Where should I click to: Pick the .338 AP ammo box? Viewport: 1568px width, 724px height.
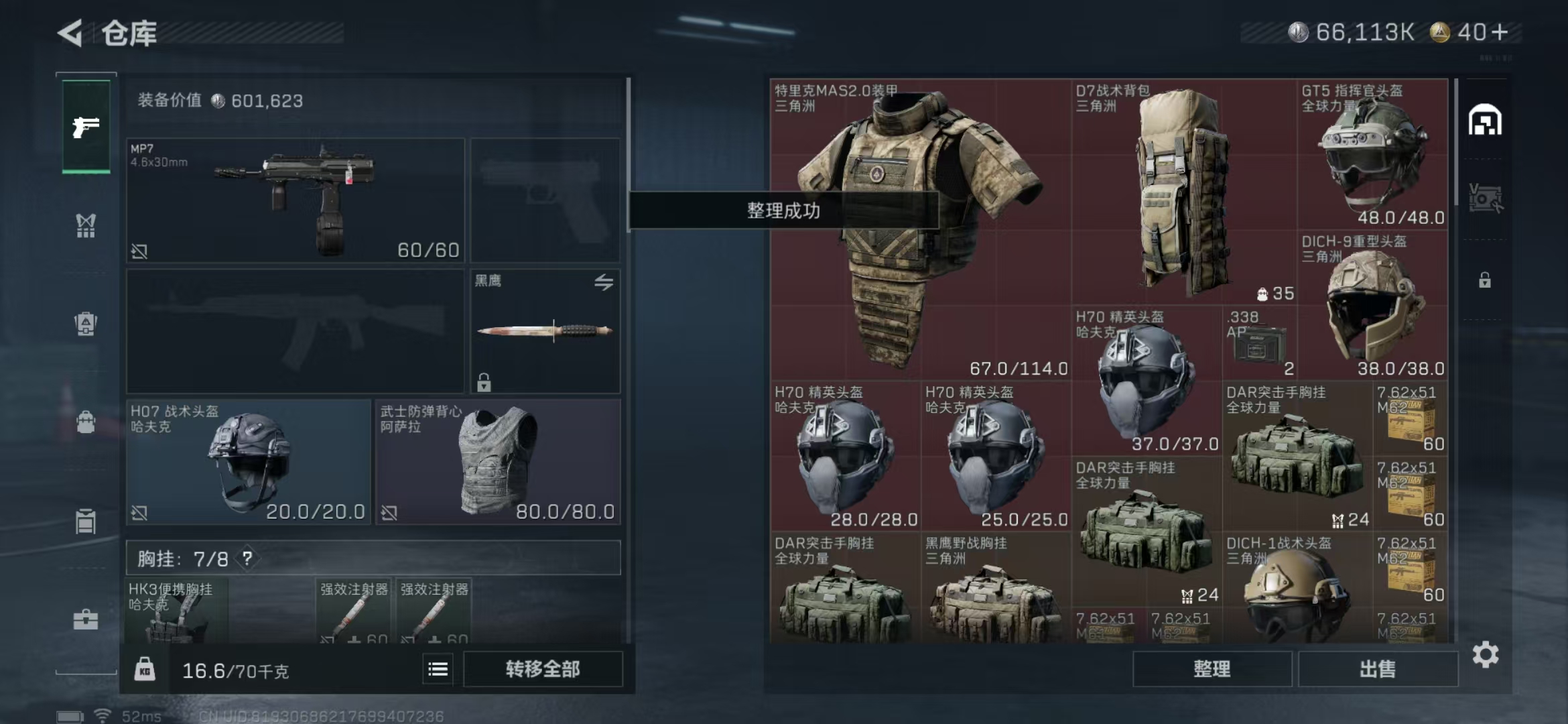[1260, 343]
